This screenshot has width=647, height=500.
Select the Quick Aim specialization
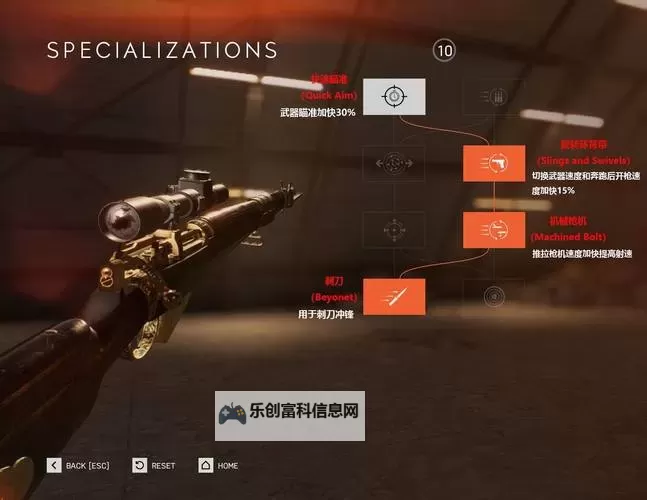pyautogui.click(x=394, y=96)
